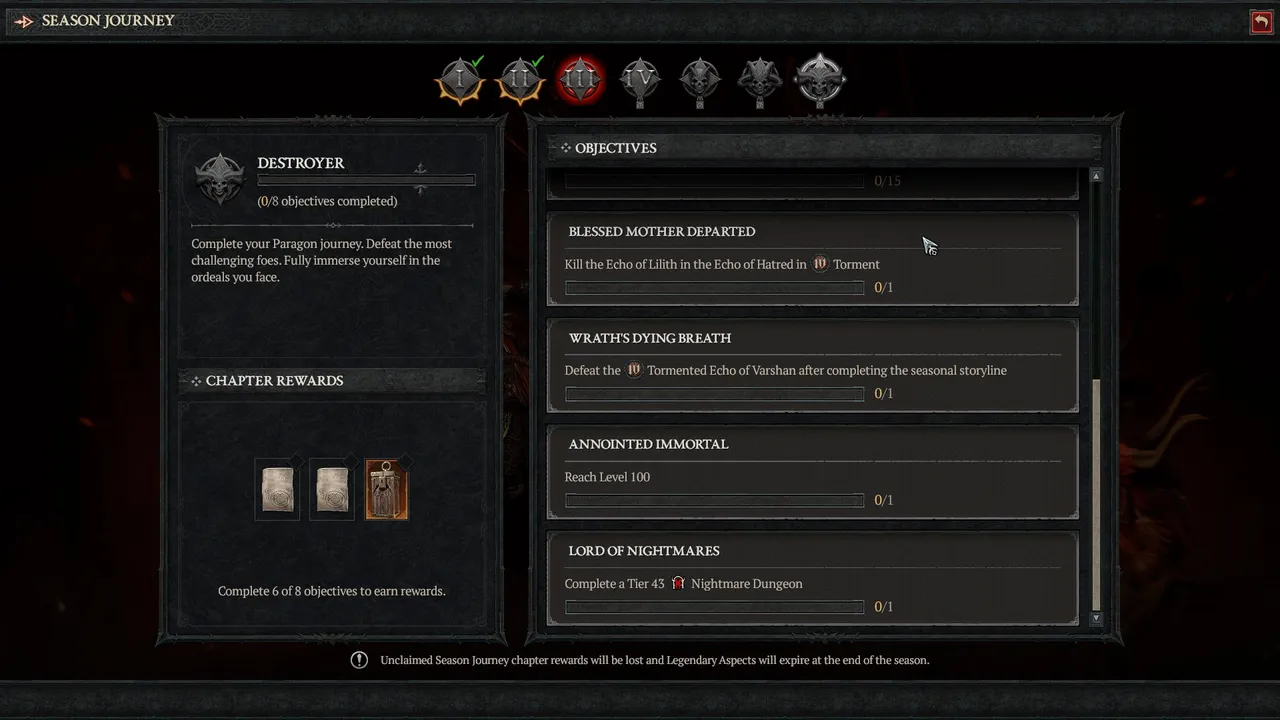Click the objectives list scroll-up arrow

pyautogui.click(x=1096, y=176)
